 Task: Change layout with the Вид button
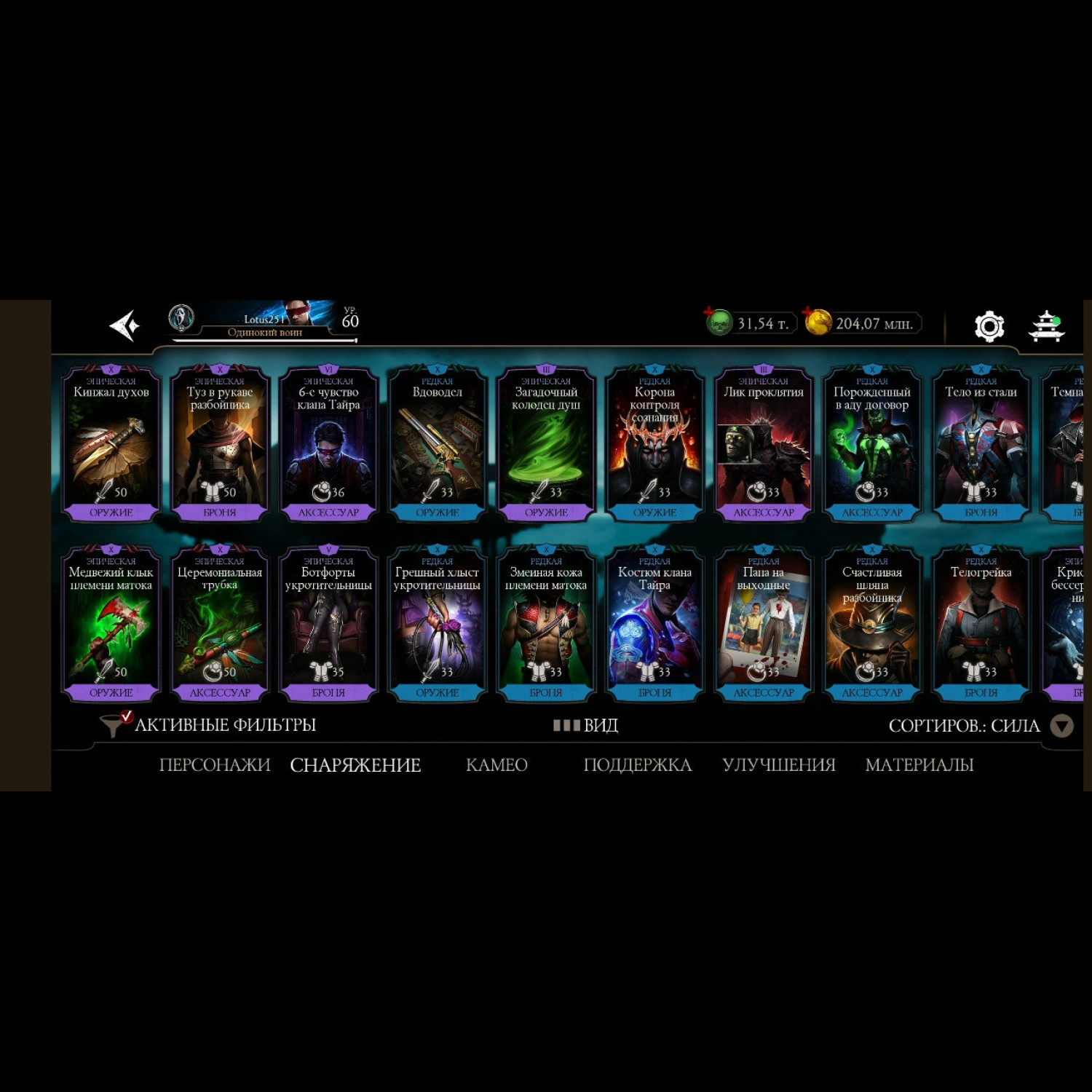pos(586,725)
